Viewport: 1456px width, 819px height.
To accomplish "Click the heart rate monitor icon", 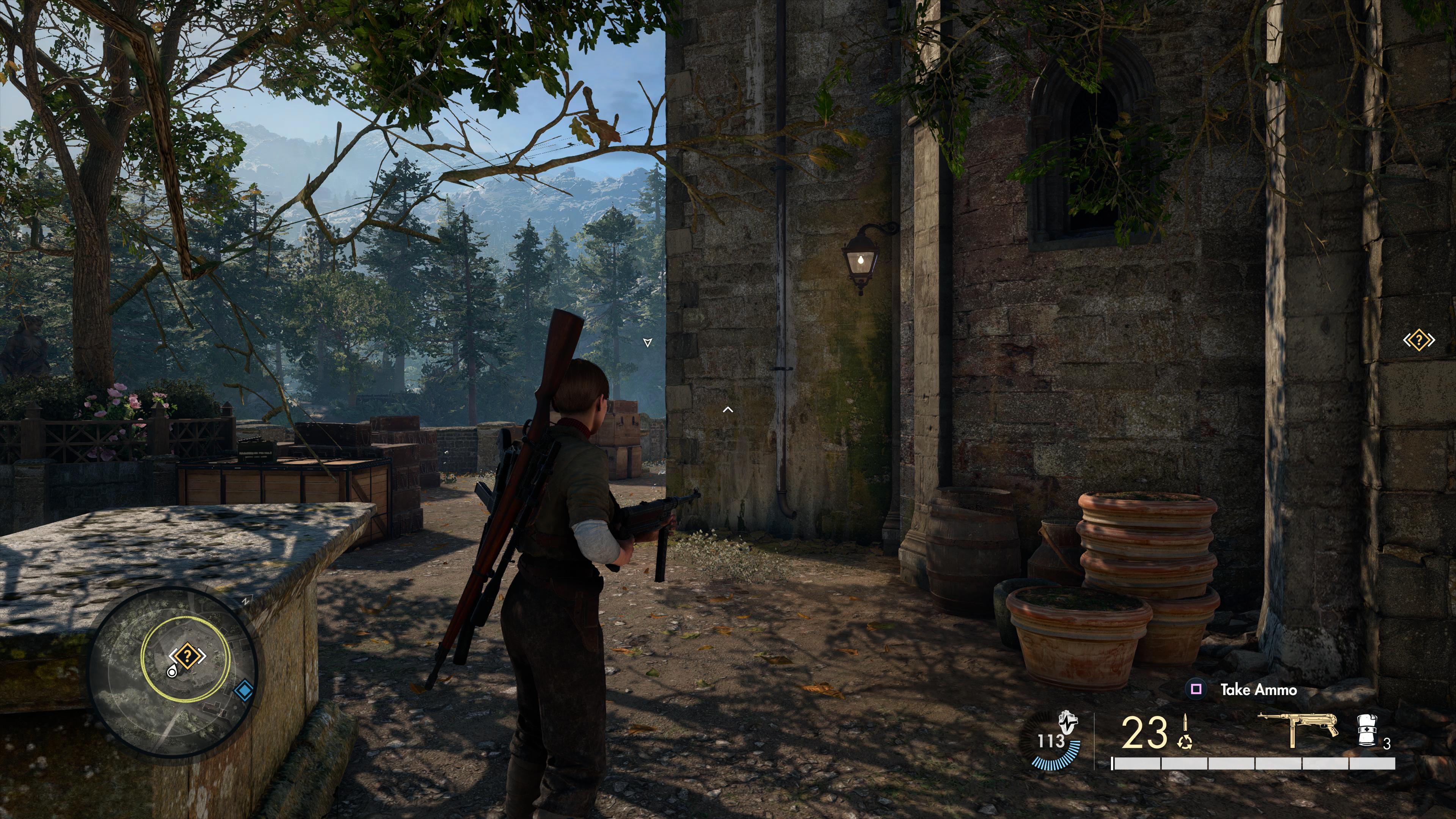I will pos(1067,722).
